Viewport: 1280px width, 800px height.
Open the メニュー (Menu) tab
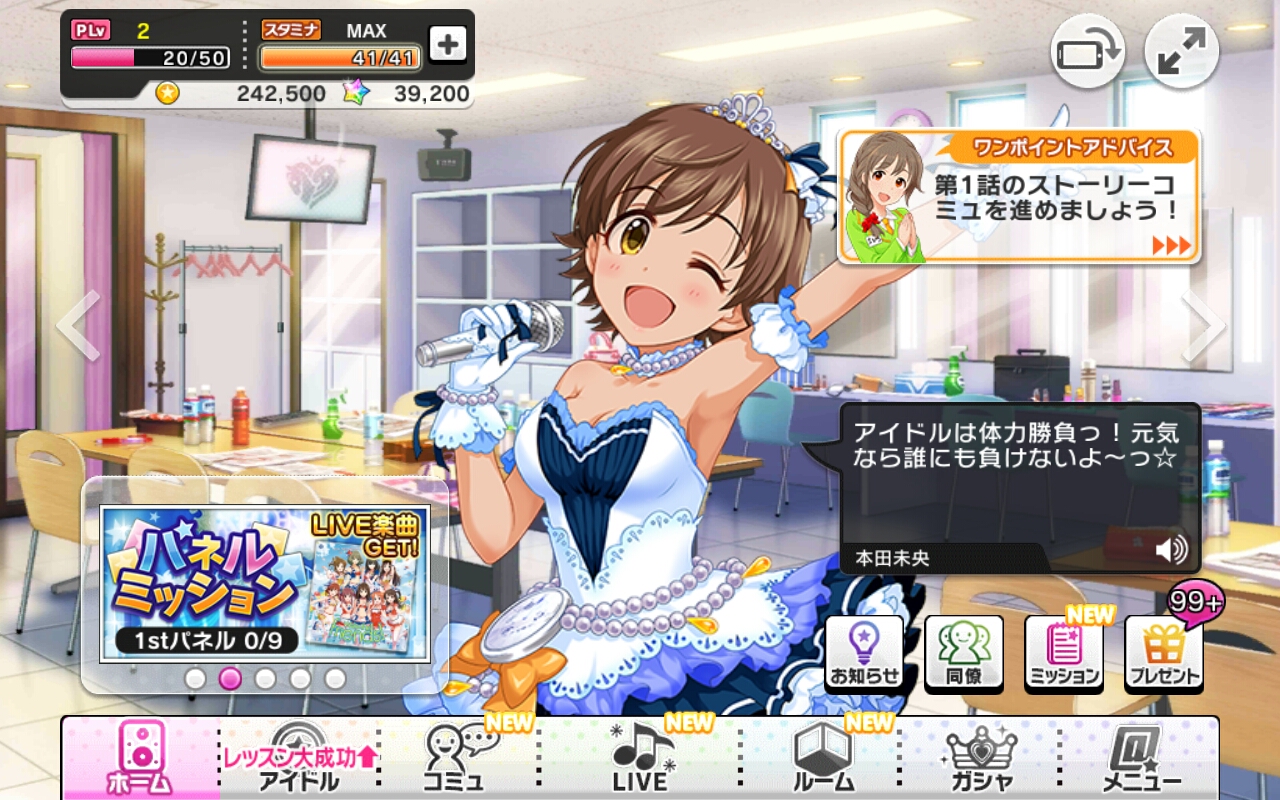click(1142, 760)
